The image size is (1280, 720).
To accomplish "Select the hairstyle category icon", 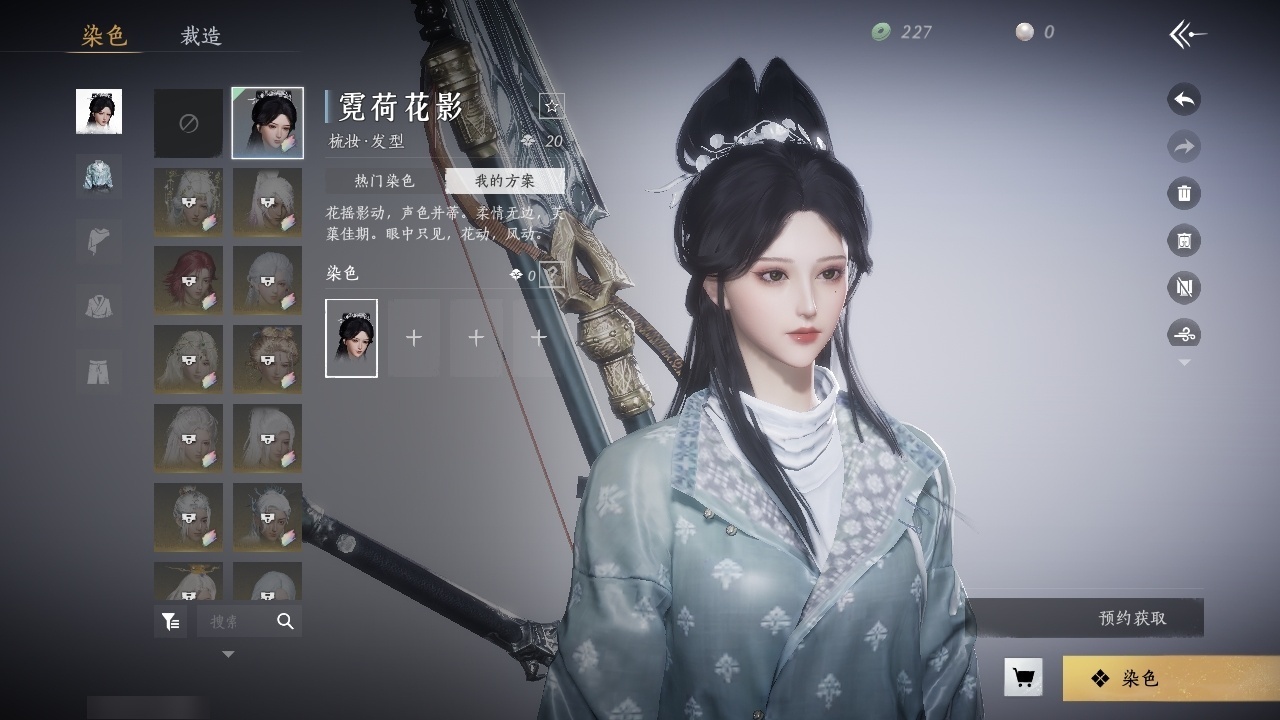I will pos(99,111).
